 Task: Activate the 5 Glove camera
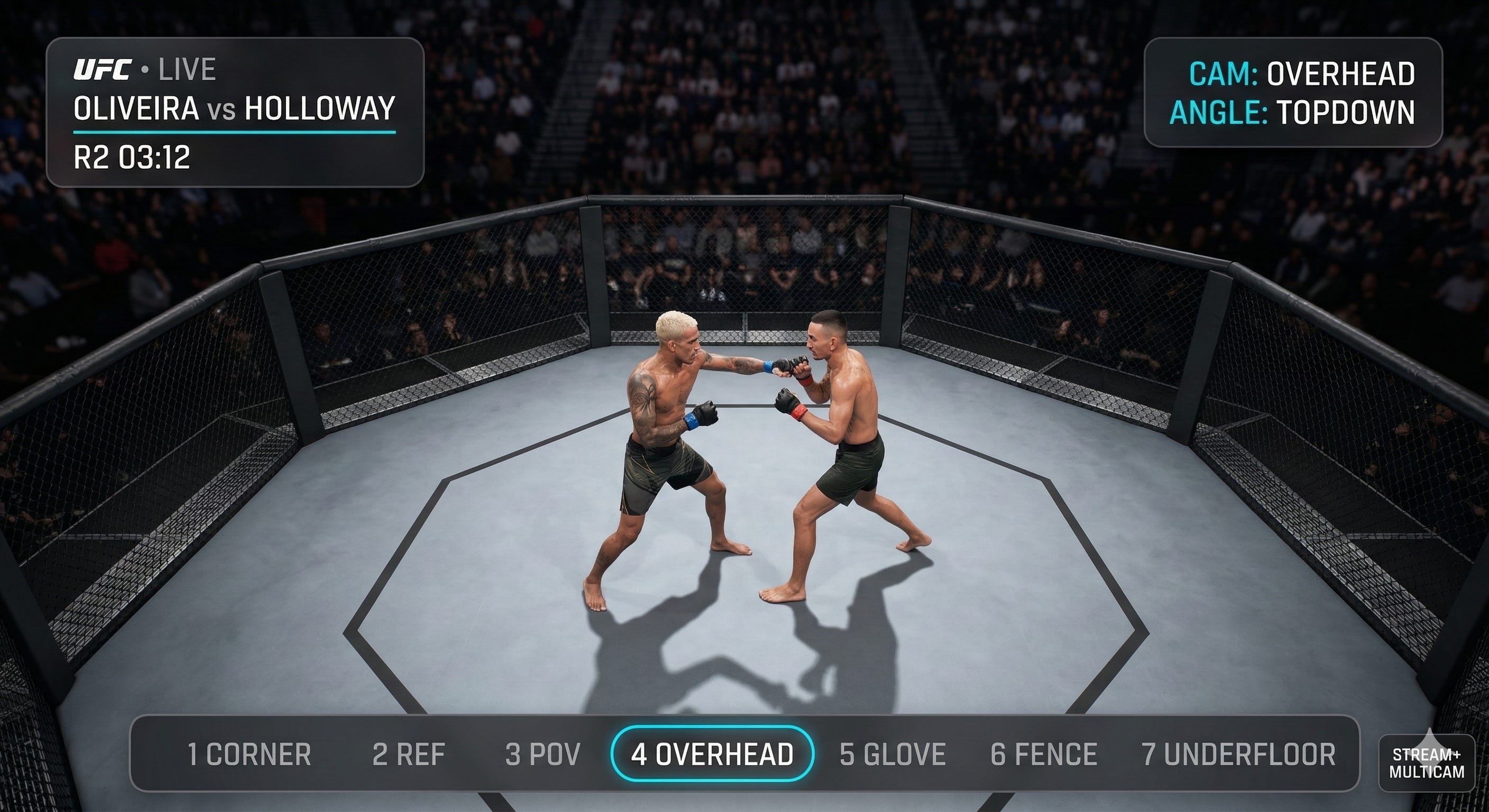[x=893, y=754]
